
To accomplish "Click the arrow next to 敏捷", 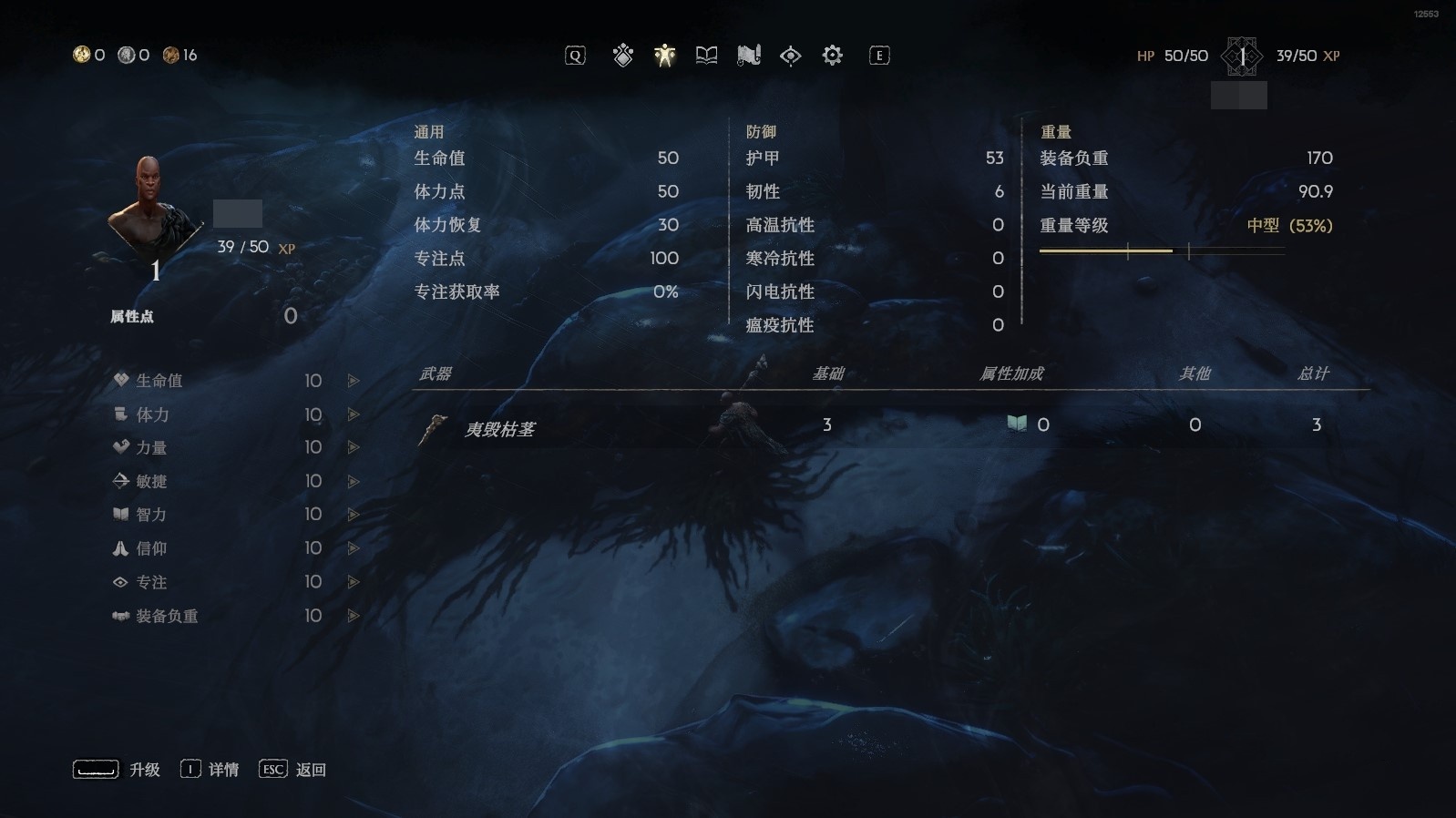I will [353, 482].
